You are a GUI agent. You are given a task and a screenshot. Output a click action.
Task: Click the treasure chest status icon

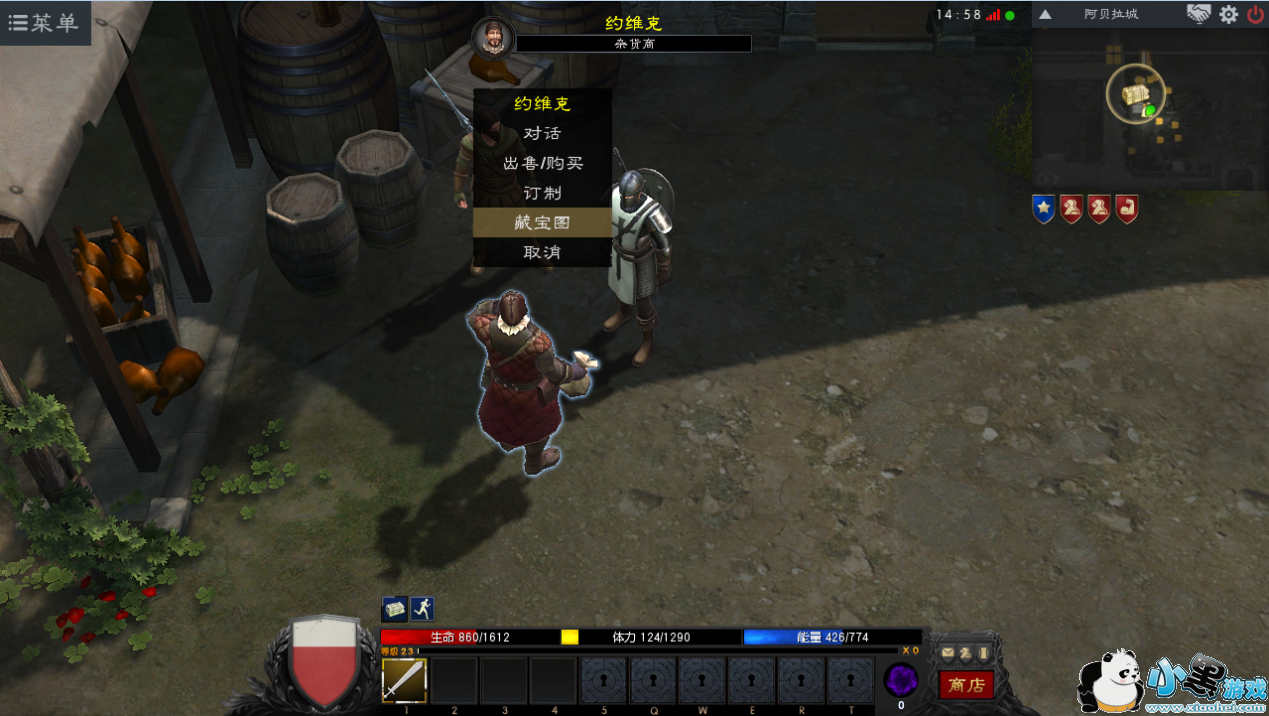point(394,608)
